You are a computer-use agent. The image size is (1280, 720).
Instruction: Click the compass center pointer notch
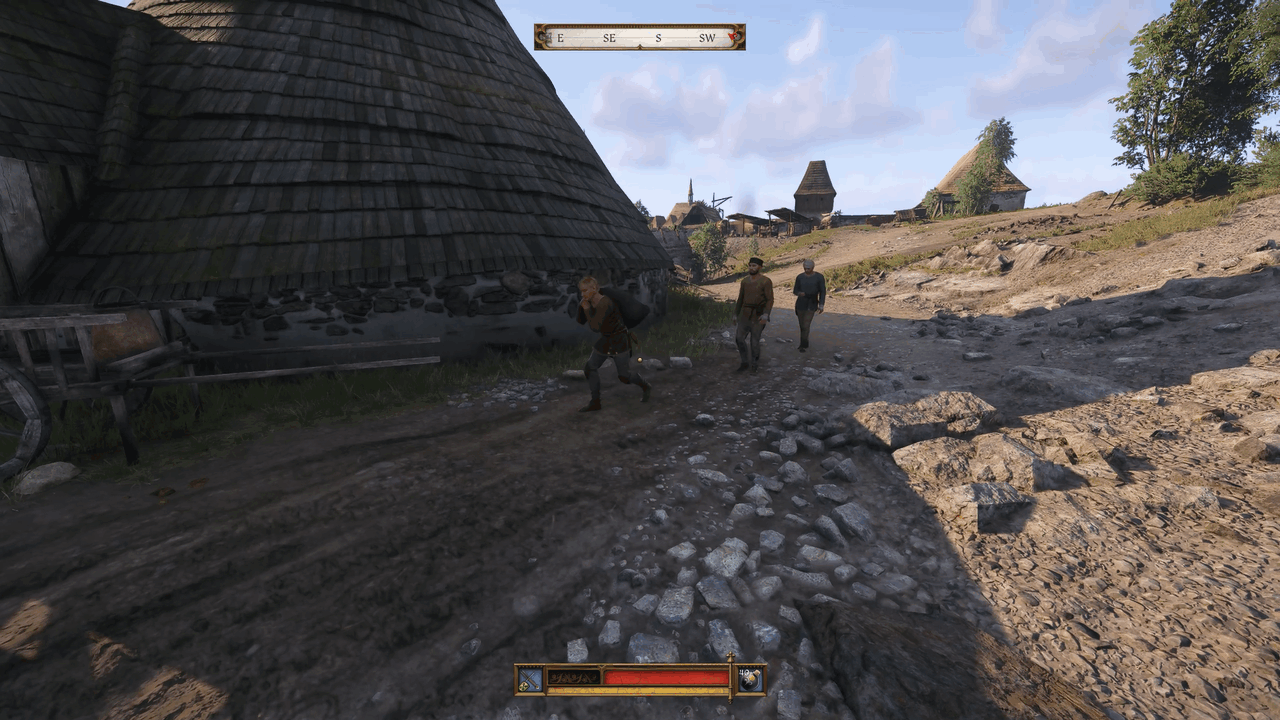click(x=640, y=45)
